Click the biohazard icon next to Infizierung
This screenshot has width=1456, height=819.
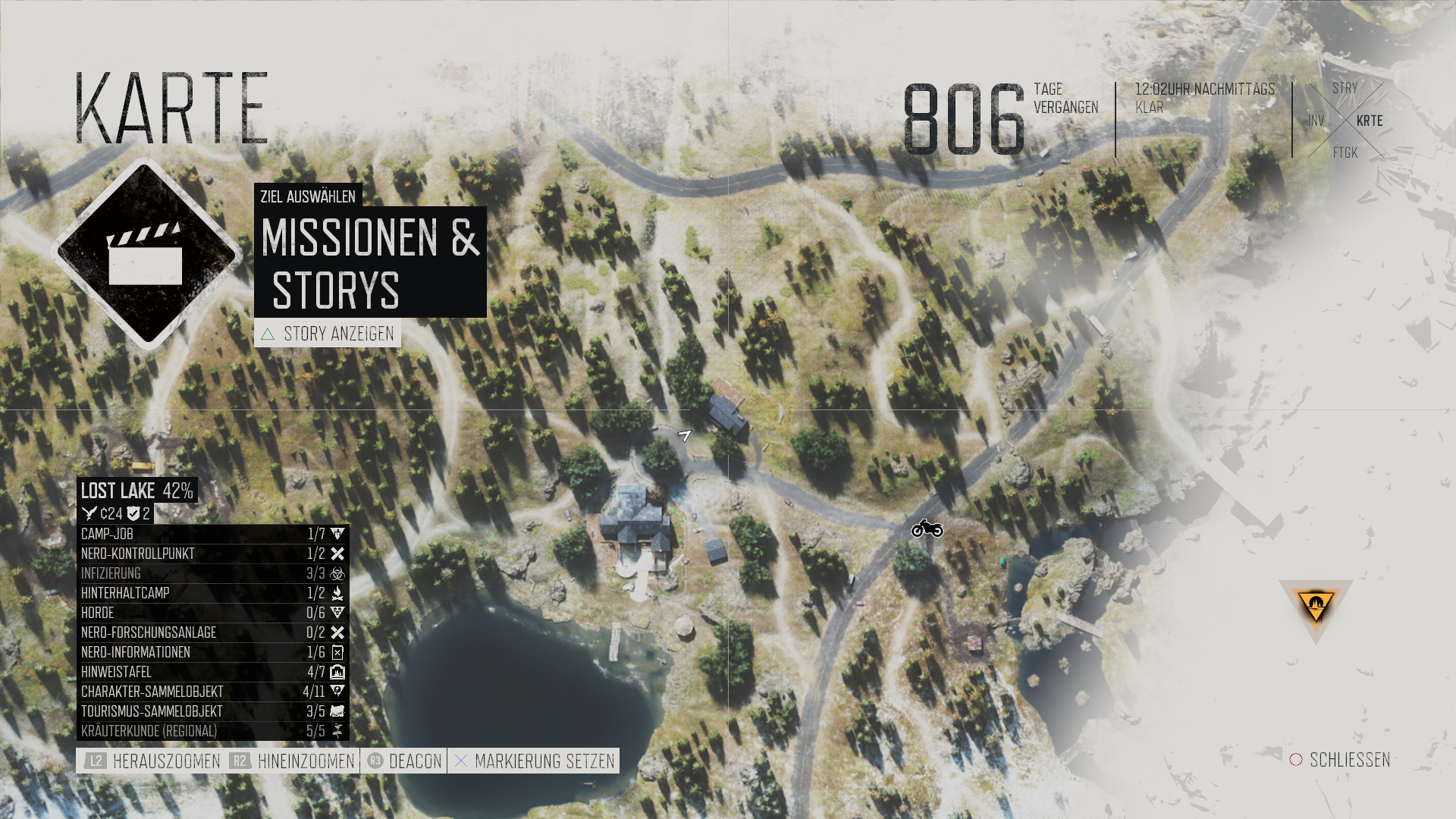(x=337, y=574)
